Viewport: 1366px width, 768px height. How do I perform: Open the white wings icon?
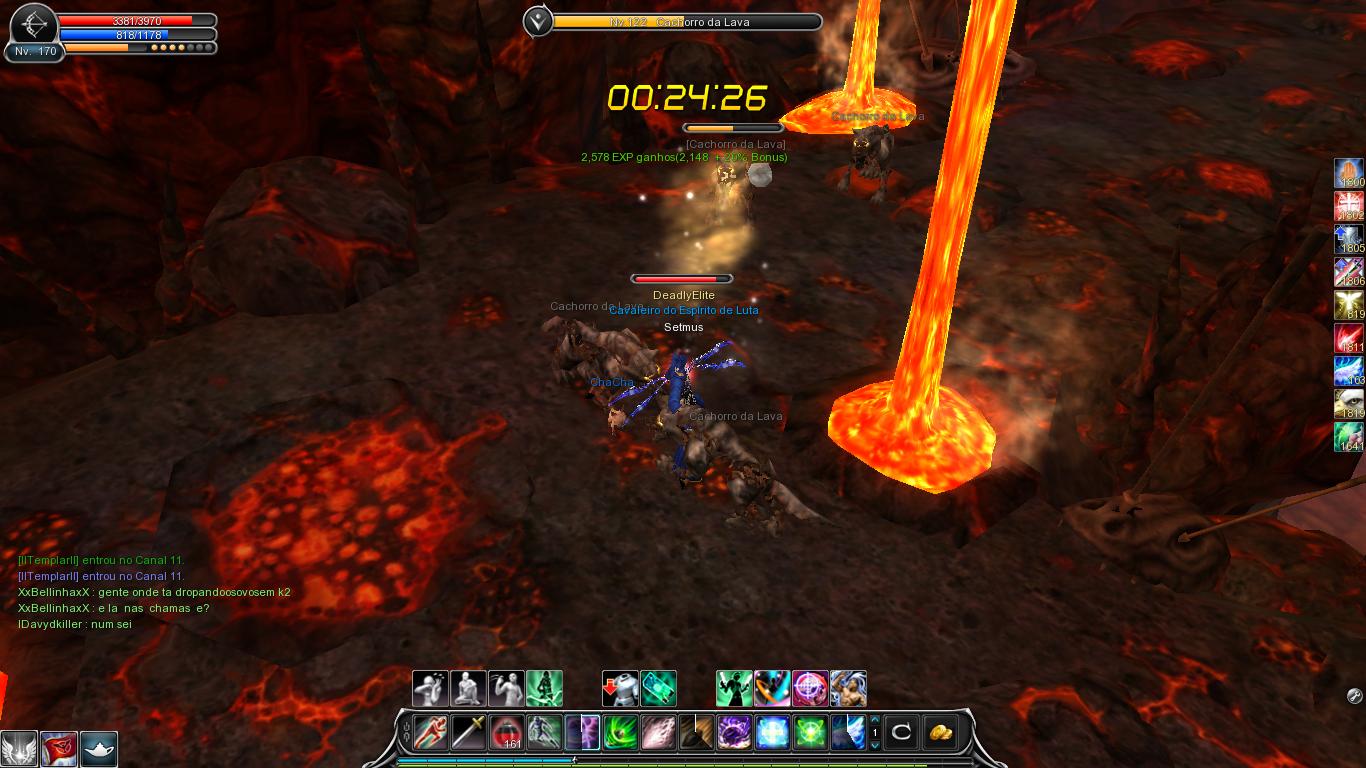point(19,749)
